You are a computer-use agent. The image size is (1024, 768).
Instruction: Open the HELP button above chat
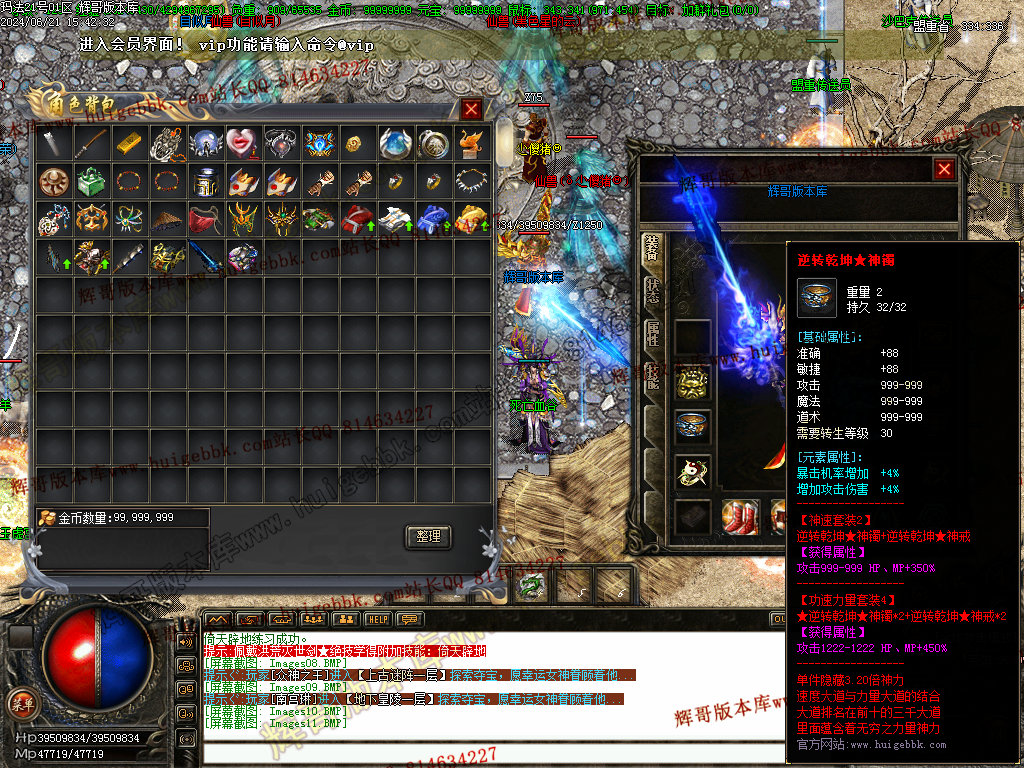[x=377, y=620]
